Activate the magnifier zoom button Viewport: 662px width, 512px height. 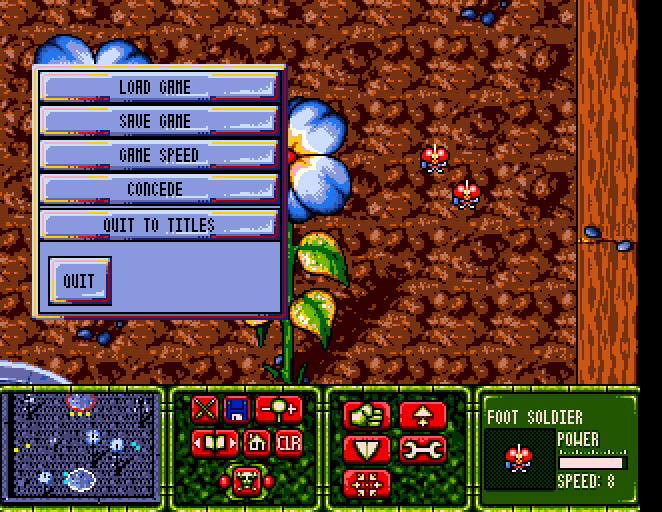pyautogui.click(x=279, y=409)
